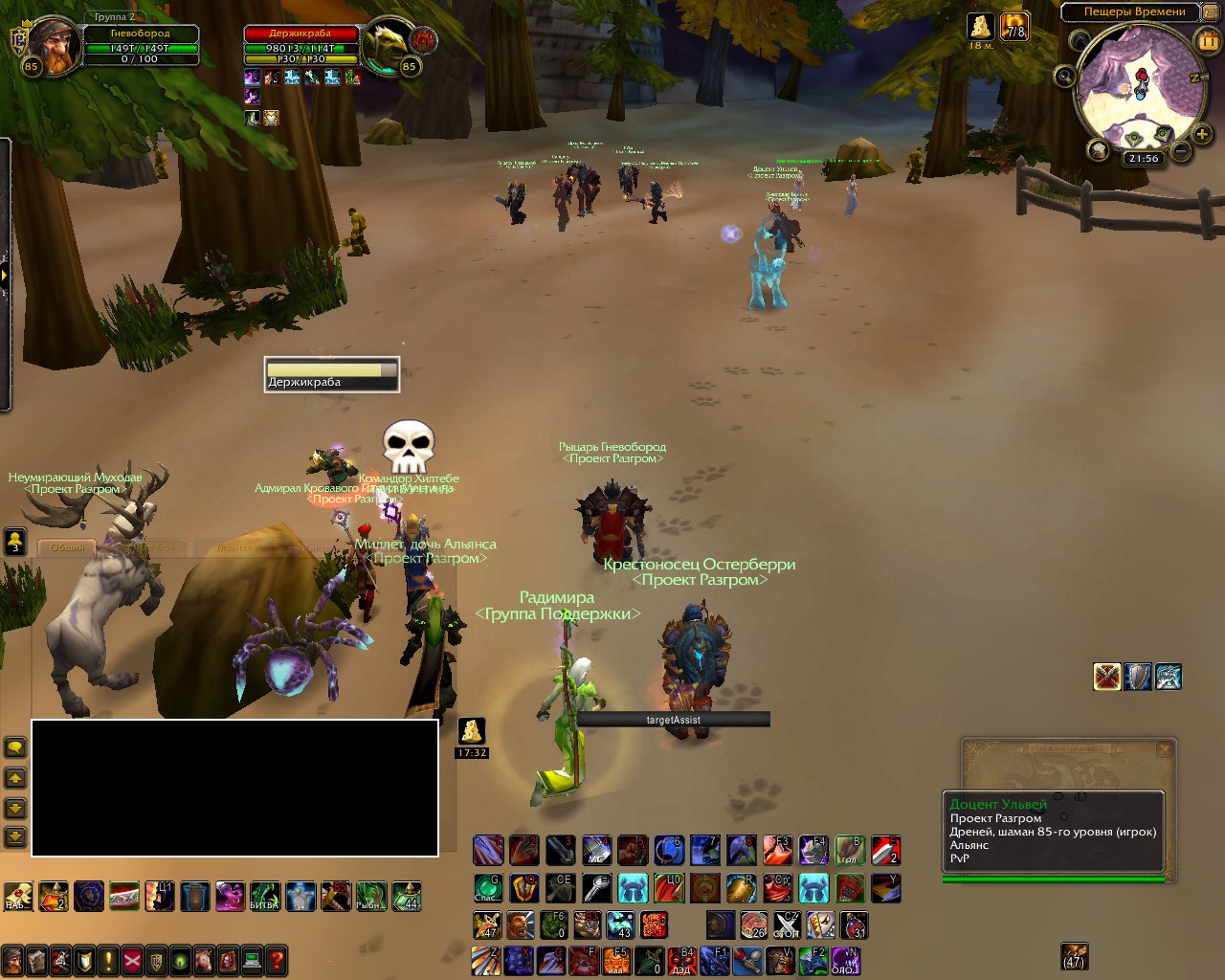
Task: Open the game menu computer icon
Action: pos(253,959)
